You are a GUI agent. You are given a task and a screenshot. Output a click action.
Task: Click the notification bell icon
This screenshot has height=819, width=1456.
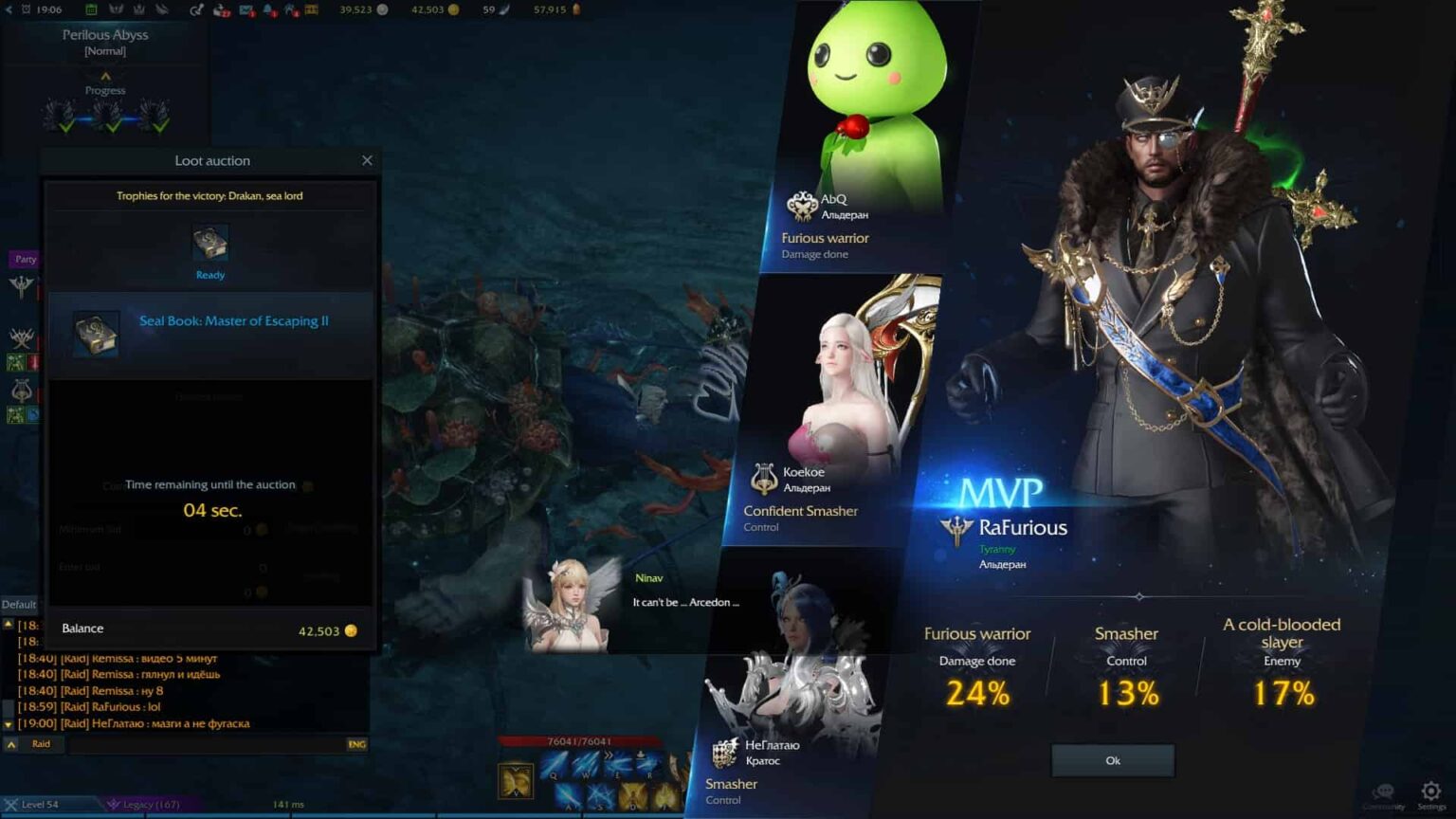(268, 10)
